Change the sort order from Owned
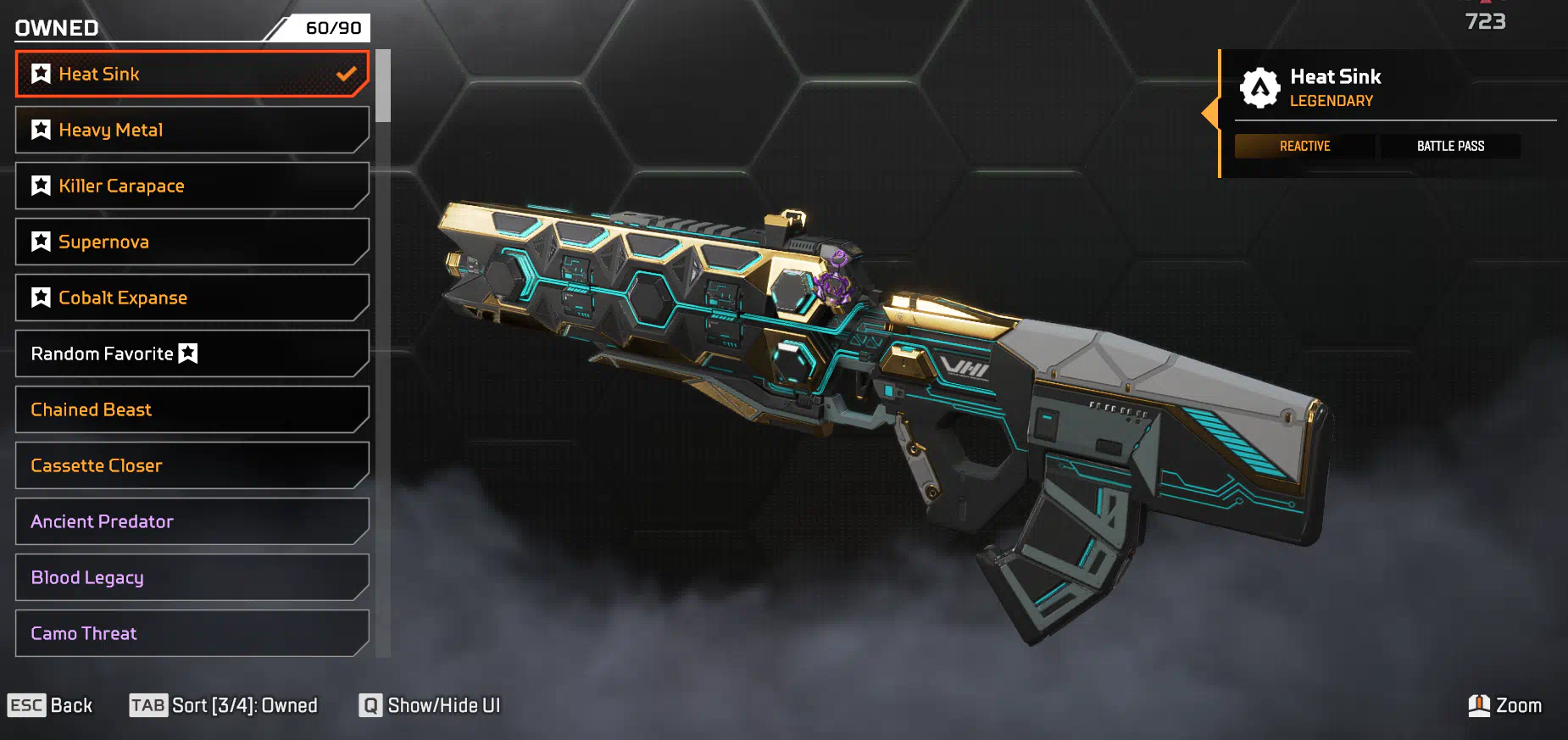 click(224, 705)
